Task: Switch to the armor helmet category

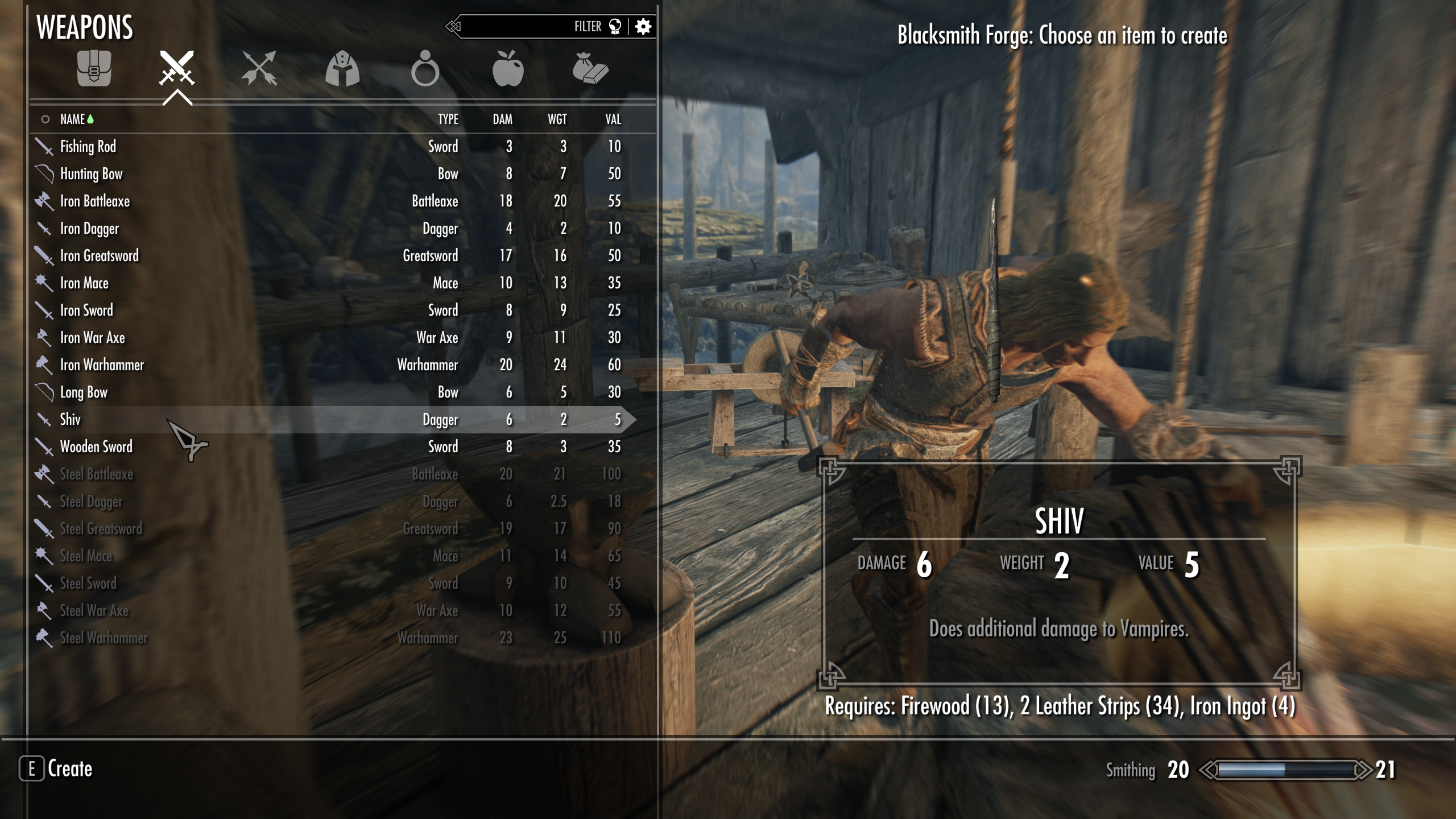Action: point(342,69)
